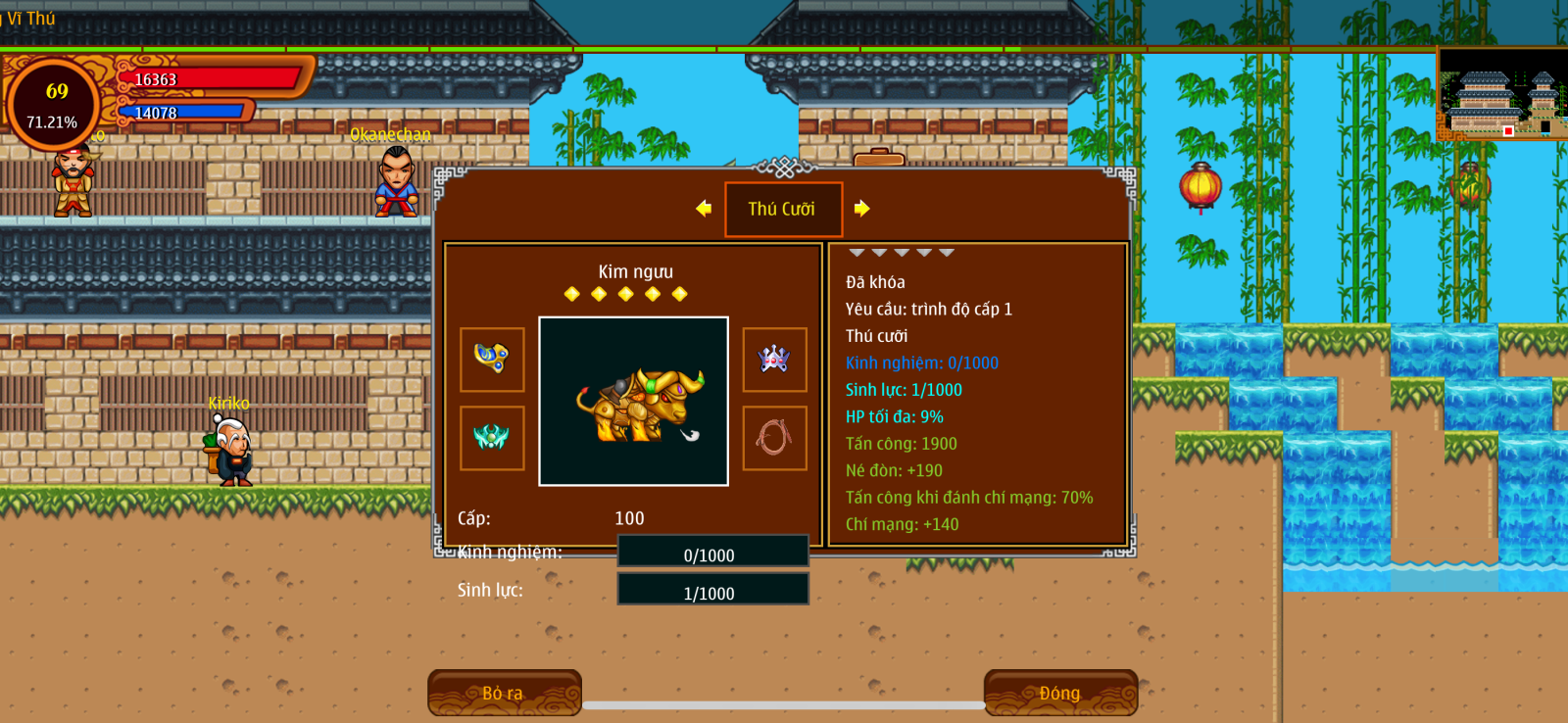
Task: Select the coiled rope equipment slot
Action: click(x=774, y=438)
